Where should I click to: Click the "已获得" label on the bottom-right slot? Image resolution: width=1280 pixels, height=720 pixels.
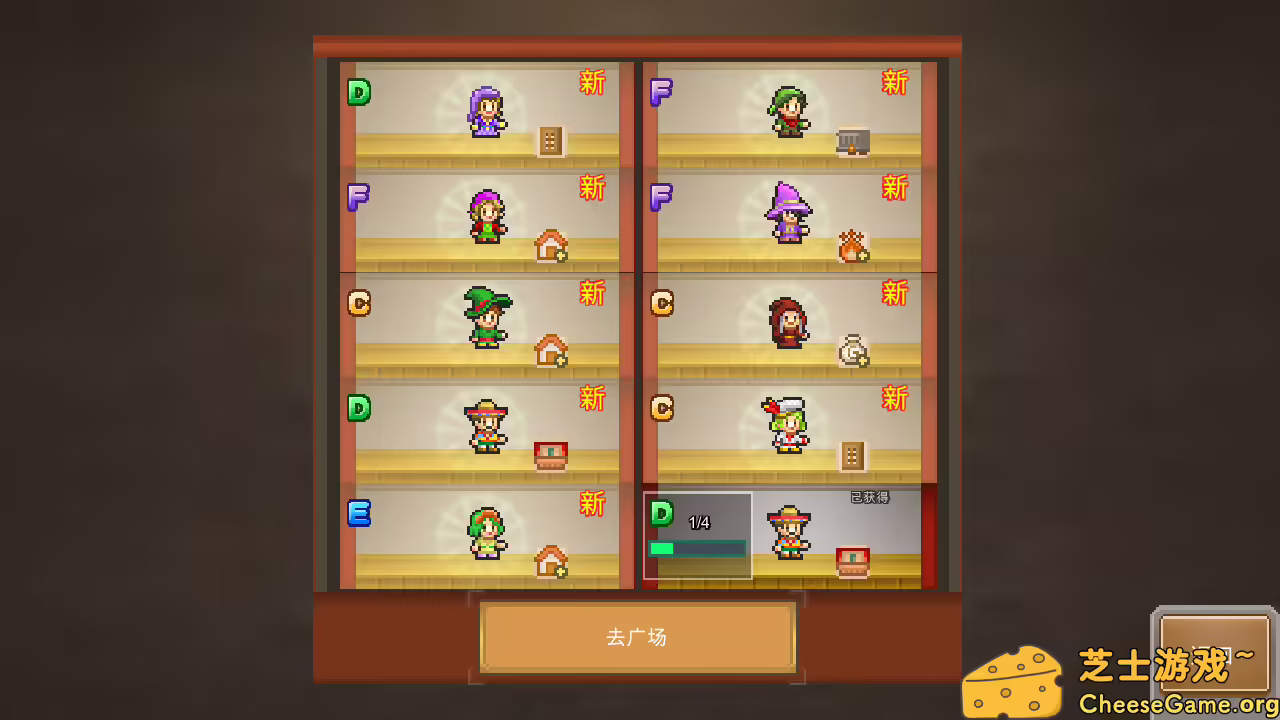[x=872, y=497]
